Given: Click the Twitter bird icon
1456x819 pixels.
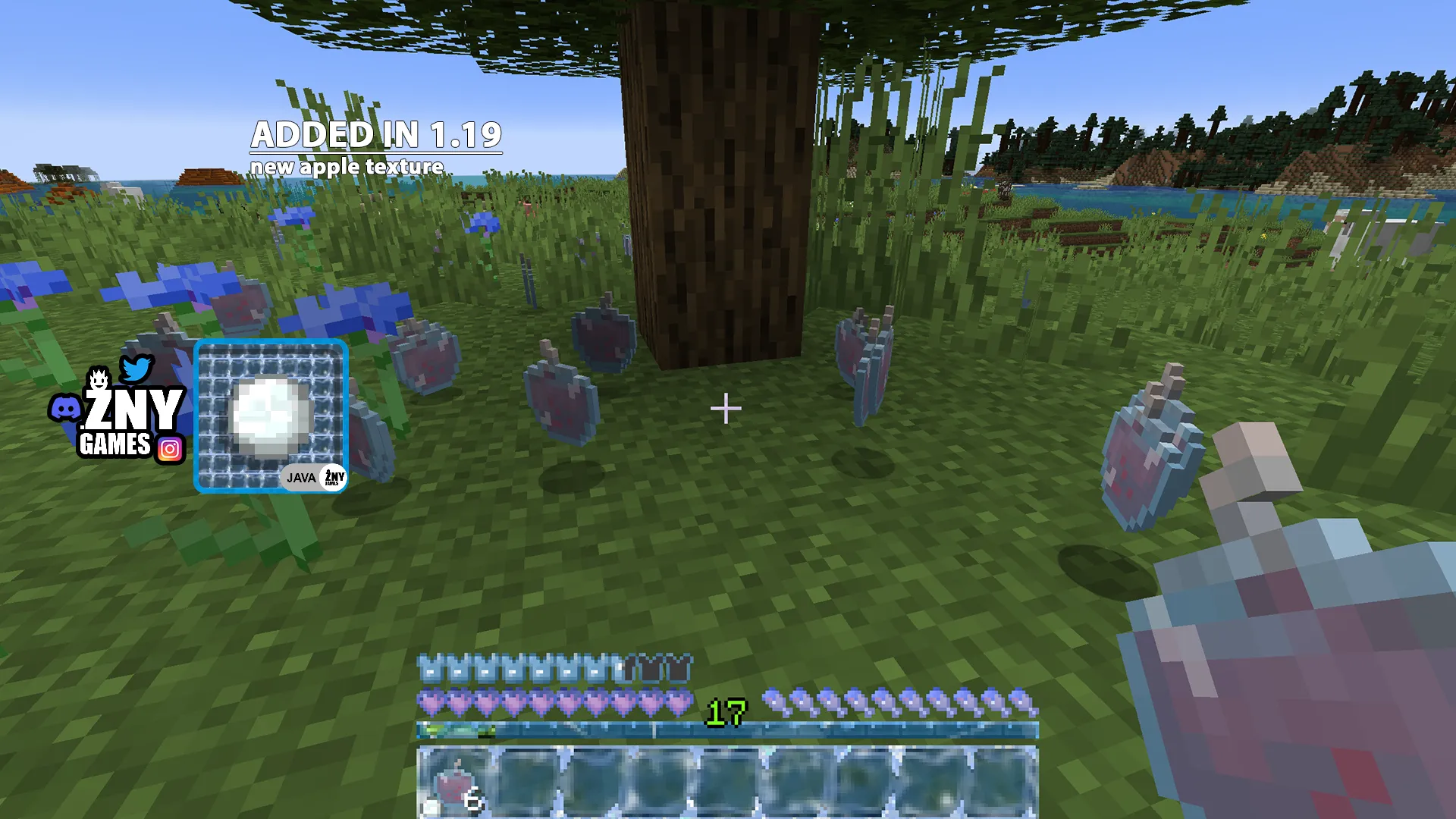Looking at the screenshot, I should click(x=135, y=369).
